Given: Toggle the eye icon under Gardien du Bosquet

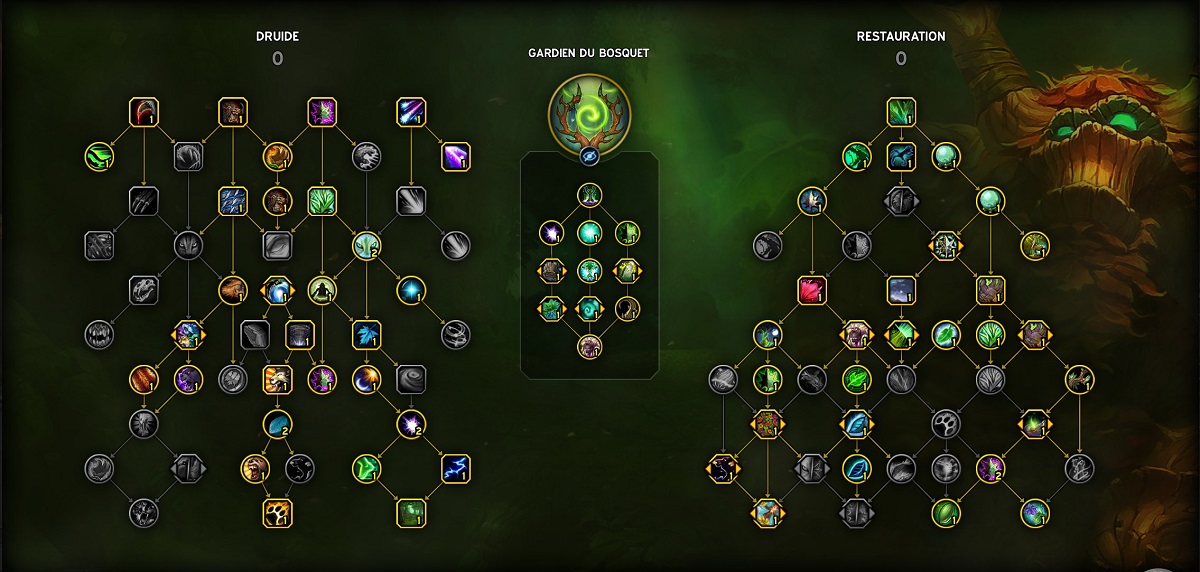Looking at the screenshot, I should point(589,157).
